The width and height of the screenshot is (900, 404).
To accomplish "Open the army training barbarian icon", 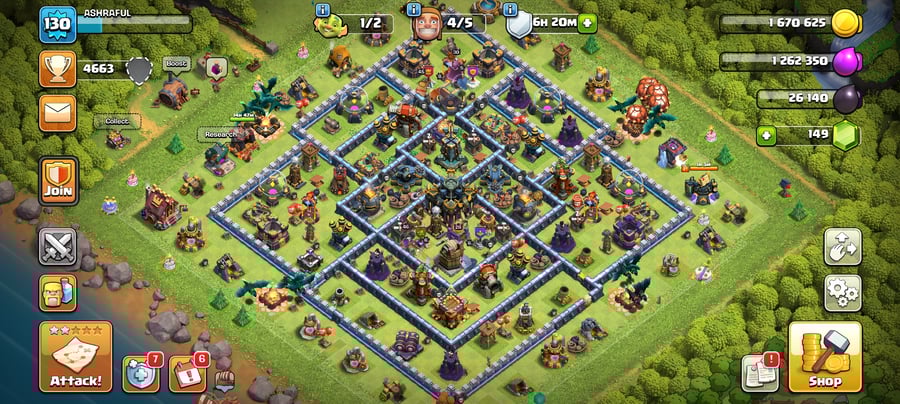I will (57, 293).
